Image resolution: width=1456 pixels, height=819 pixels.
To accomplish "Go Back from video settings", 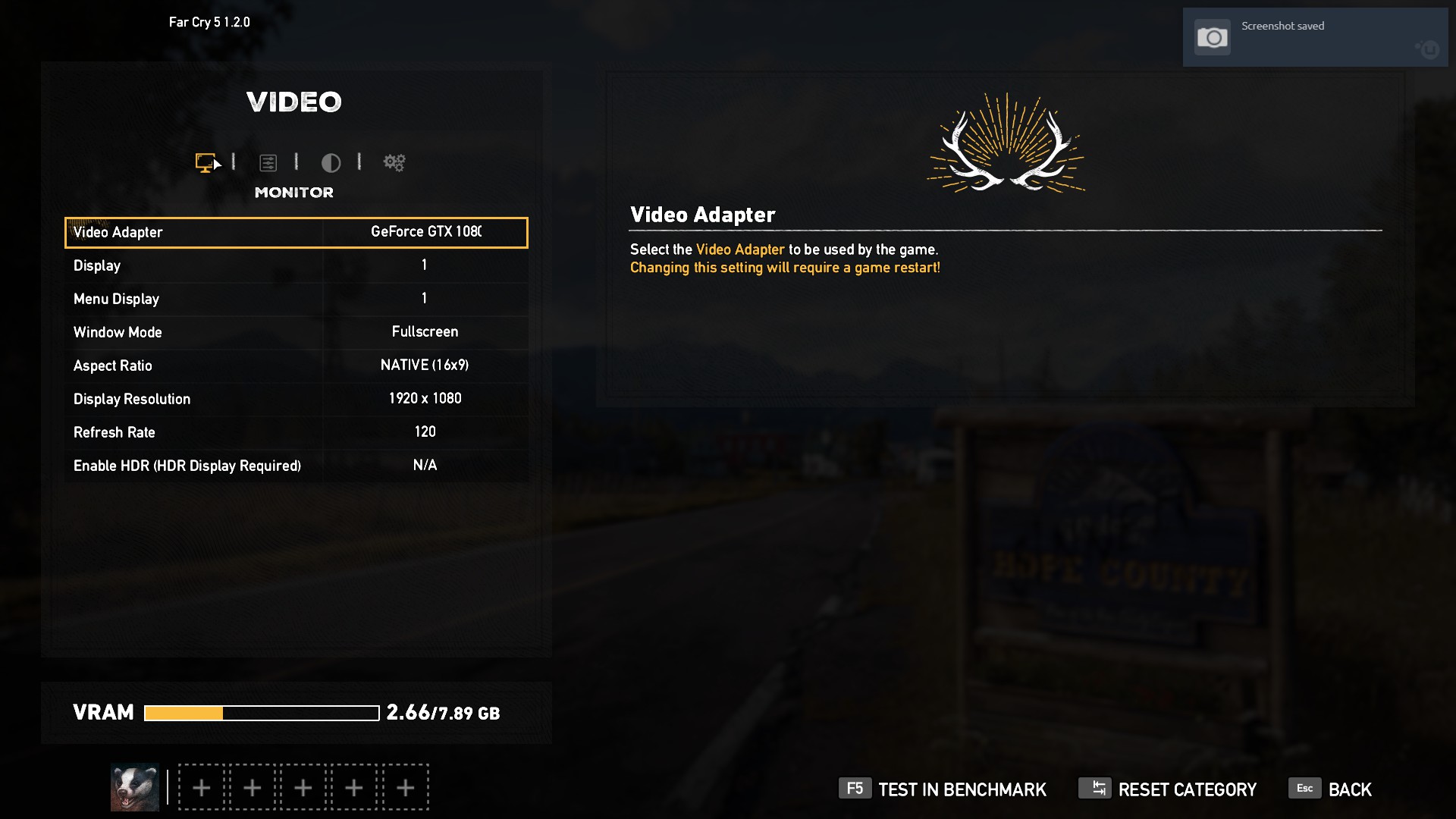I will [1331, 789].
